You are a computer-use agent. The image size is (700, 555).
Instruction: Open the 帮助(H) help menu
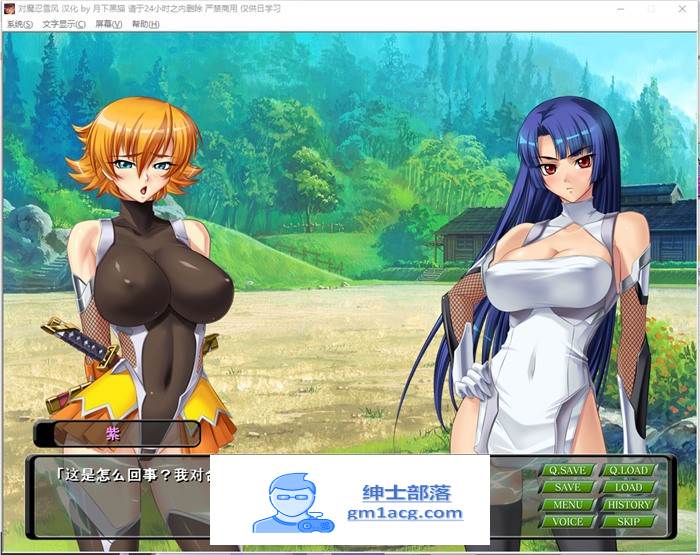[x=147, y=24]
